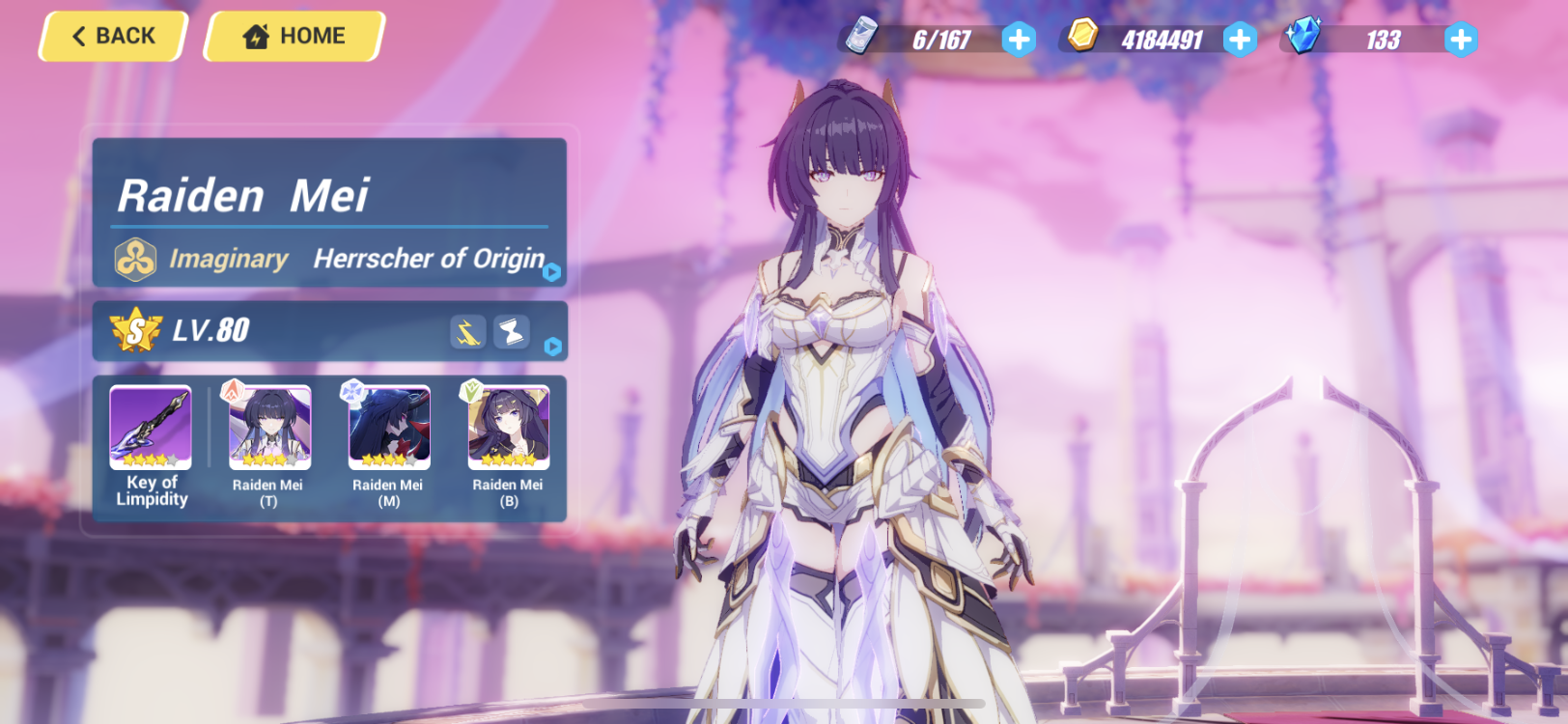Viewport: 1568px width, 724px height.
Task: Click the lightning skill icon beside LV.80
Action: click(x=466, y=331)
